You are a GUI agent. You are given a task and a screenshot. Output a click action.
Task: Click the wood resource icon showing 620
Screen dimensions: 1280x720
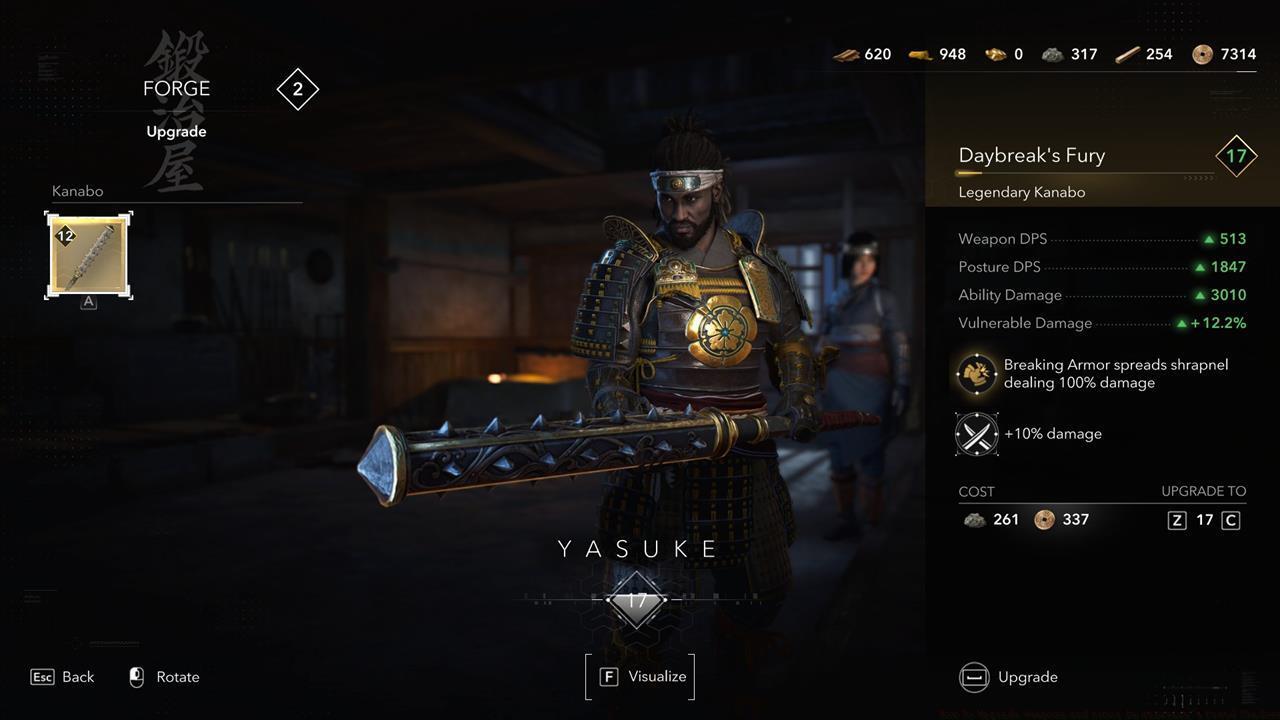click(846, 54)
